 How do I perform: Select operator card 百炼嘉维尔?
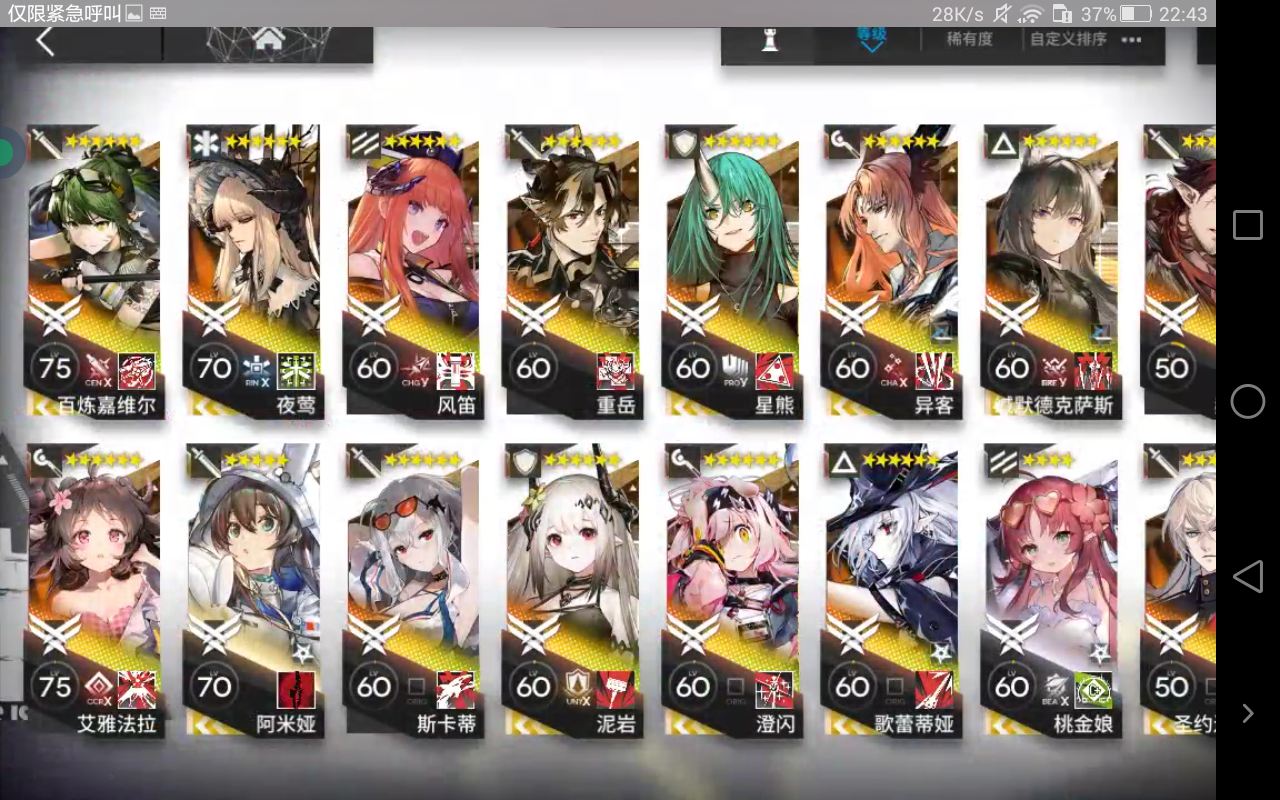click(94, 270)
